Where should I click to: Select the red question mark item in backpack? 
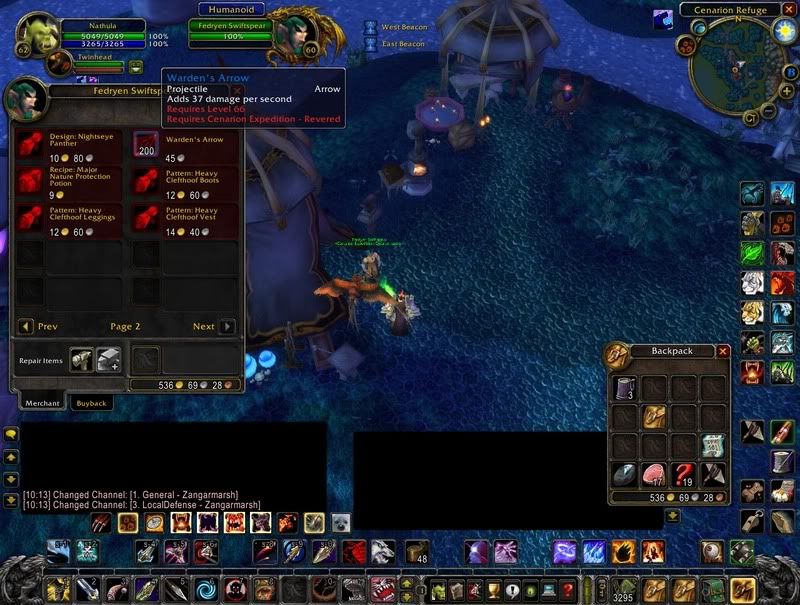pyautogui.click(x=686, y=474)
